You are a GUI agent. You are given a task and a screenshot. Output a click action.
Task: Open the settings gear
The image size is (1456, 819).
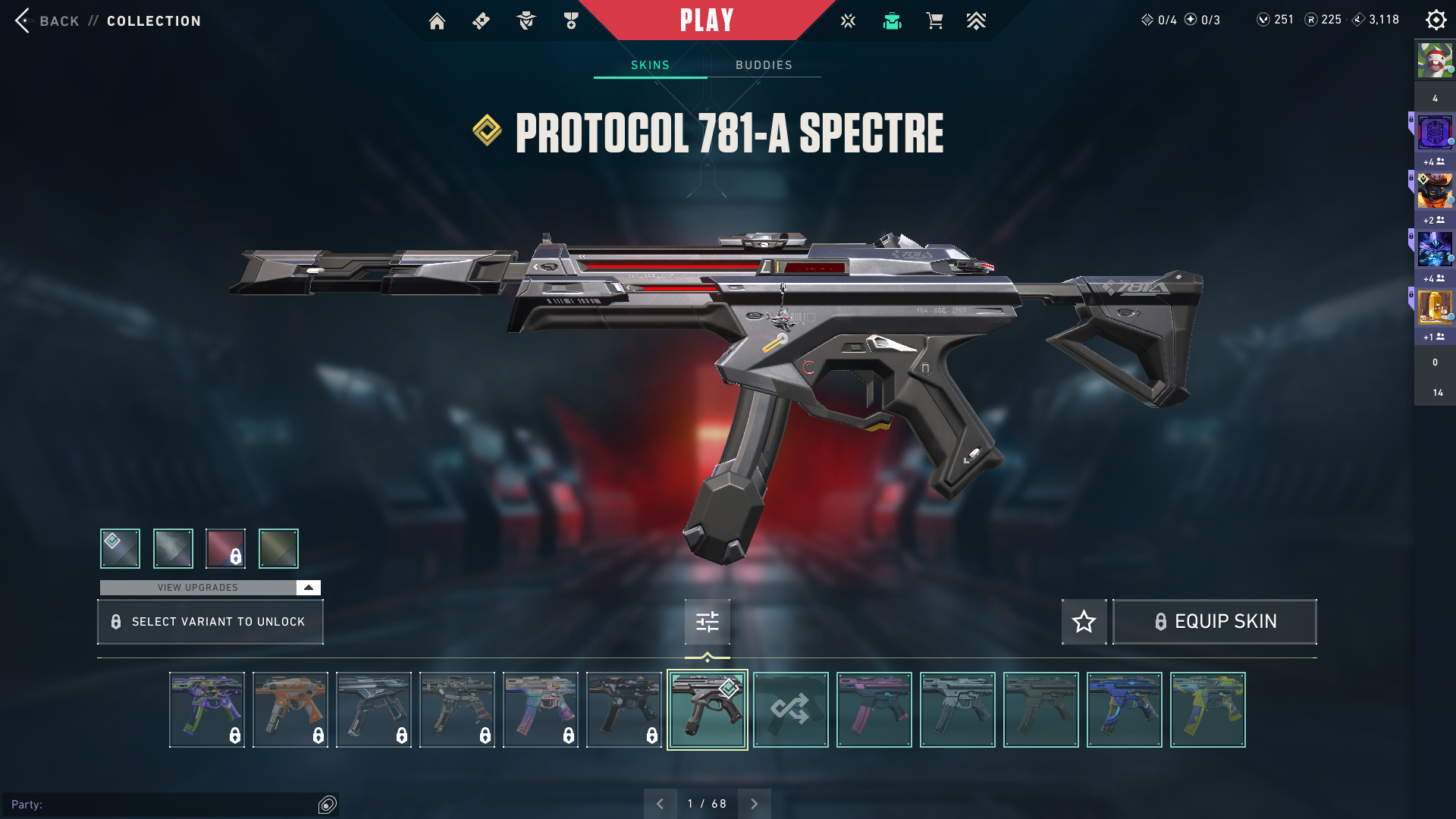pos(1436,20)
